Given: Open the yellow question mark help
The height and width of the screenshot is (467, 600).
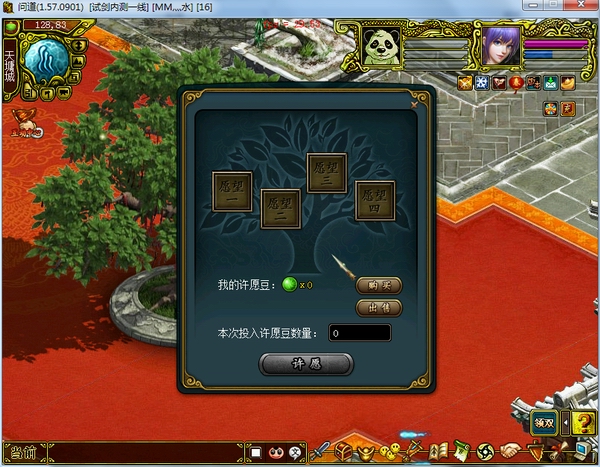Looking at the screenshot, I should [583, 423].
